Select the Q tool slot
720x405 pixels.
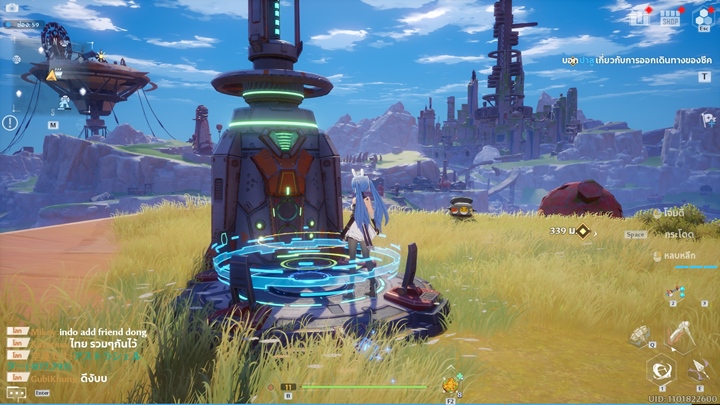coord(637,335)
